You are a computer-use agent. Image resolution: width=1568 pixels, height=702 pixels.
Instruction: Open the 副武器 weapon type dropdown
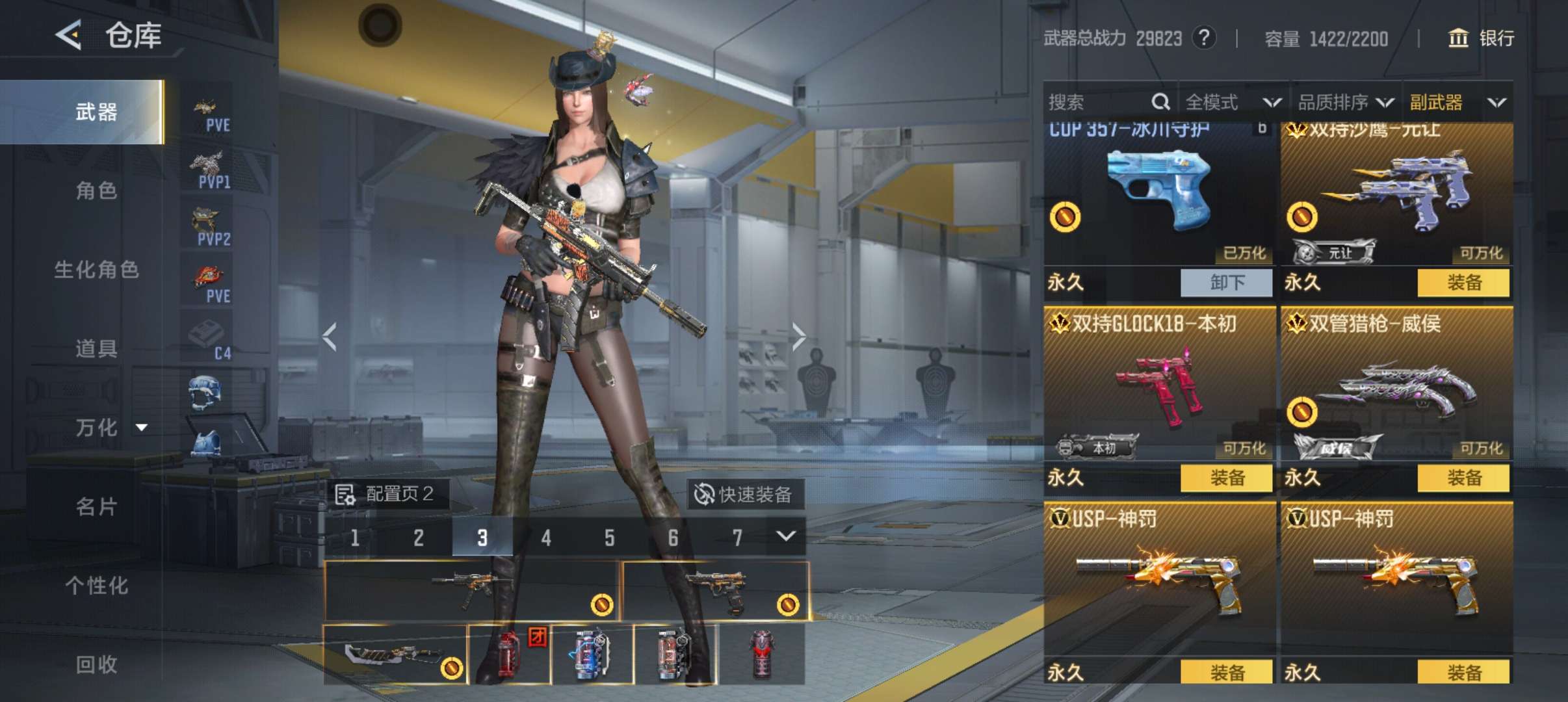[x=1457, y=102]
